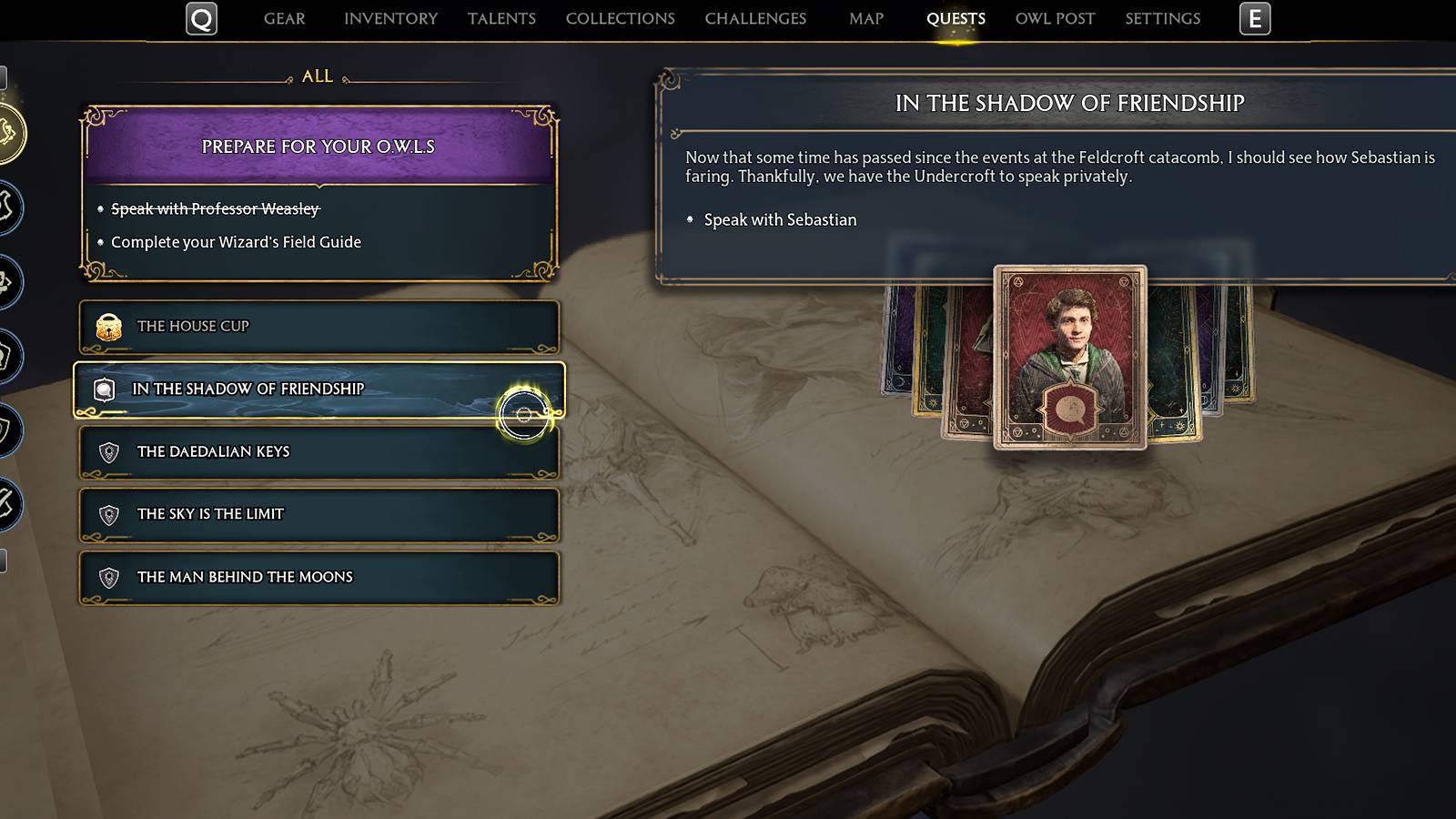
Task: Click the shield icon next to The Sky Is the Limit
Action: coord(108,513)
